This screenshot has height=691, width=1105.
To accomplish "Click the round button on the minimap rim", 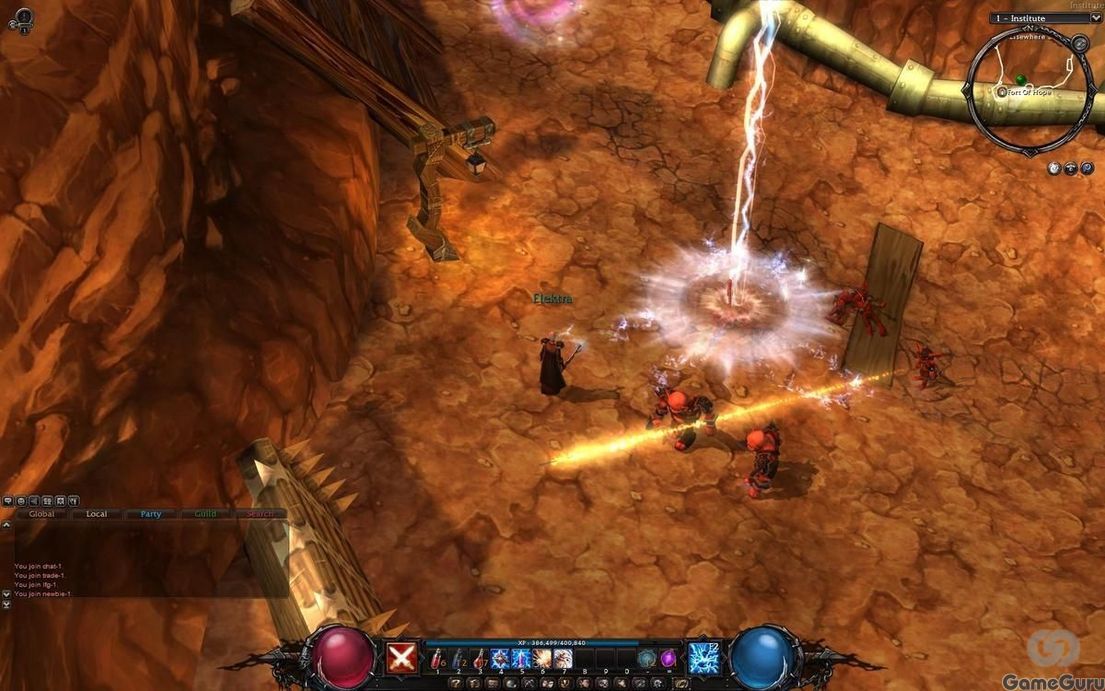I will (x=1079, y=43).
